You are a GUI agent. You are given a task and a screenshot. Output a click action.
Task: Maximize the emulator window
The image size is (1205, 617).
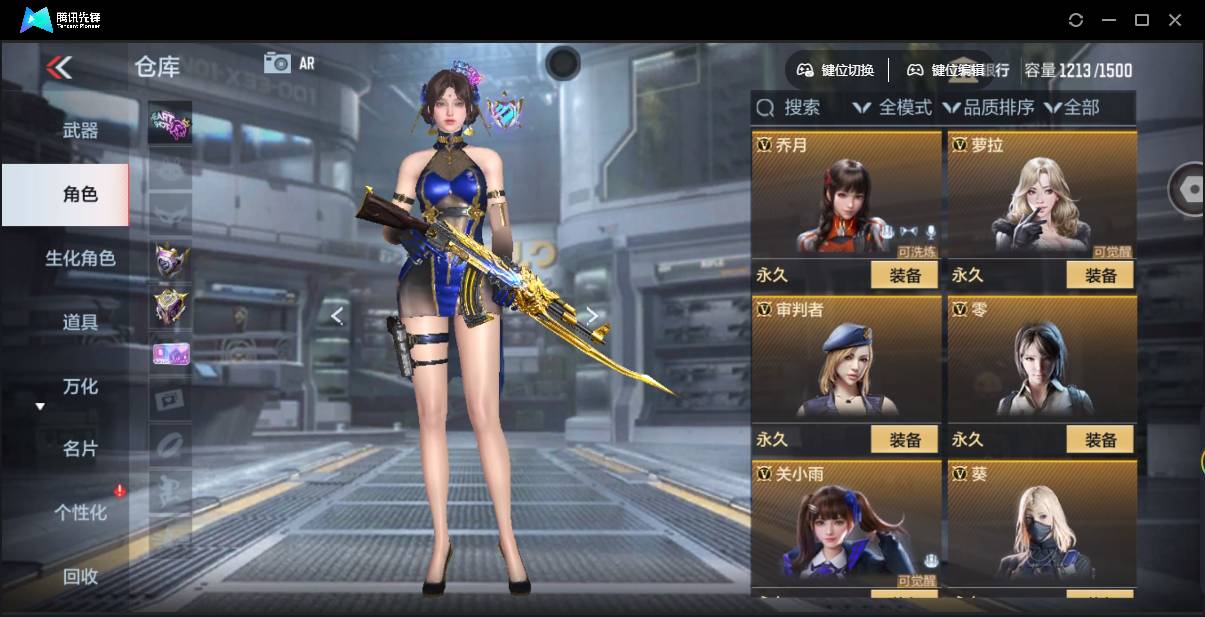tap(1142, 20)
